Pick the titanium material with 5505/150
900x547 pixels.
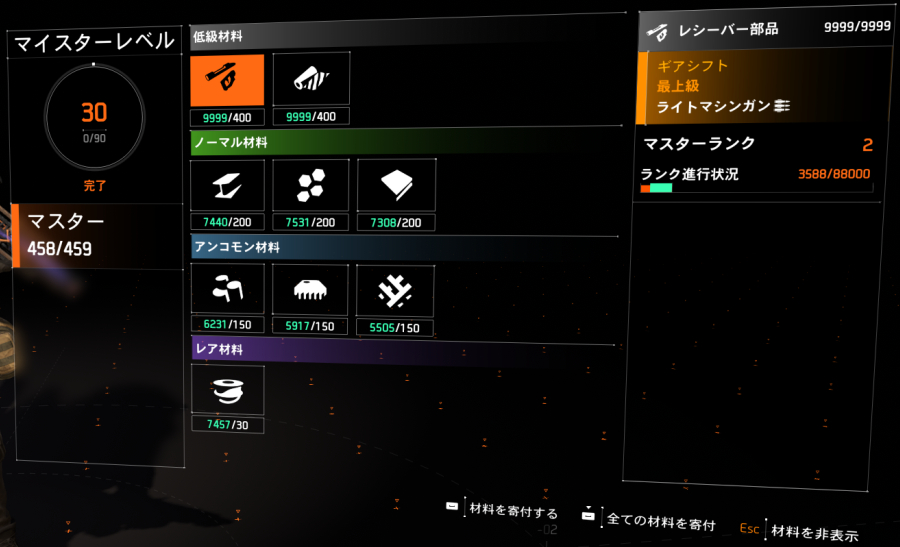pyautogui.click(x=395, y=290)
